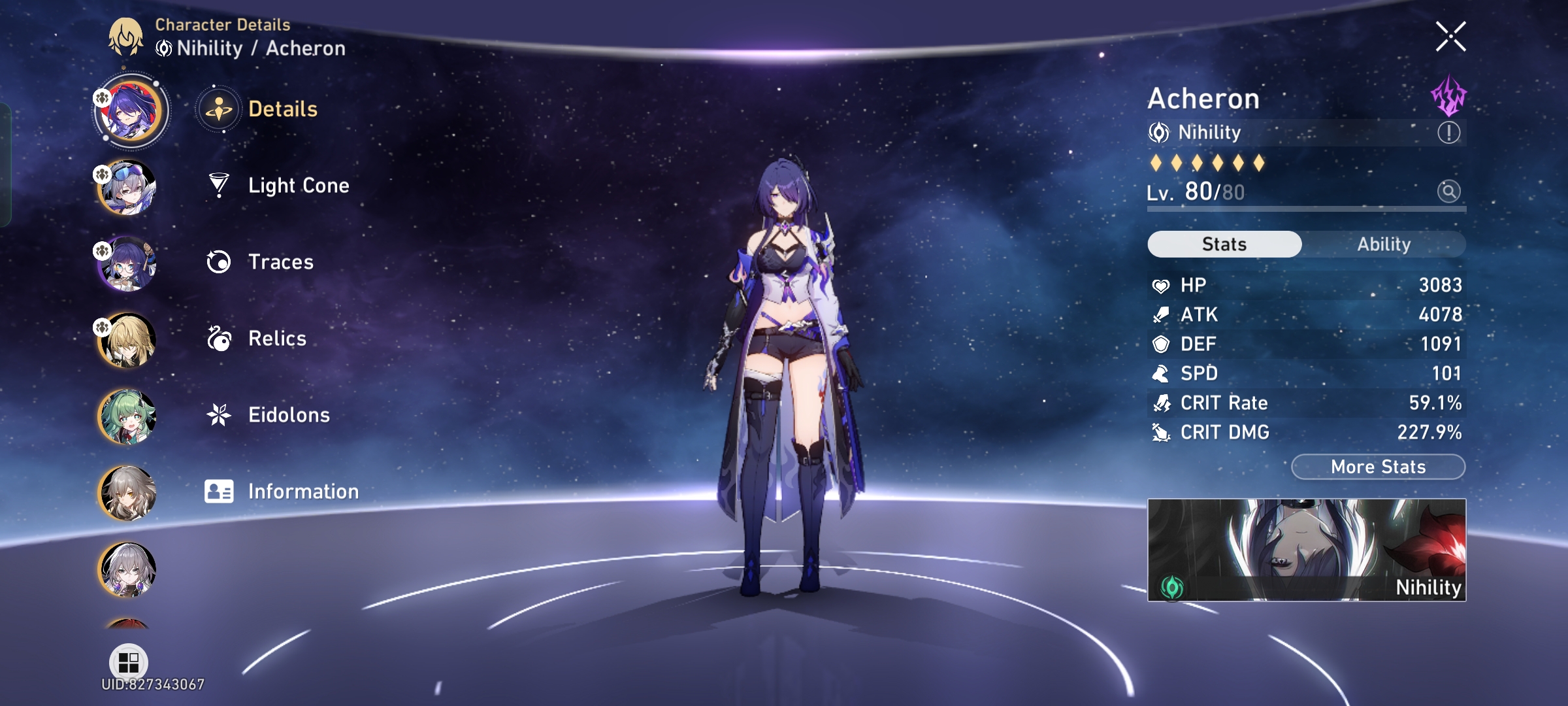Open the Information card
The width and height of the screenshot is (1568, 706).
[302, 491]
